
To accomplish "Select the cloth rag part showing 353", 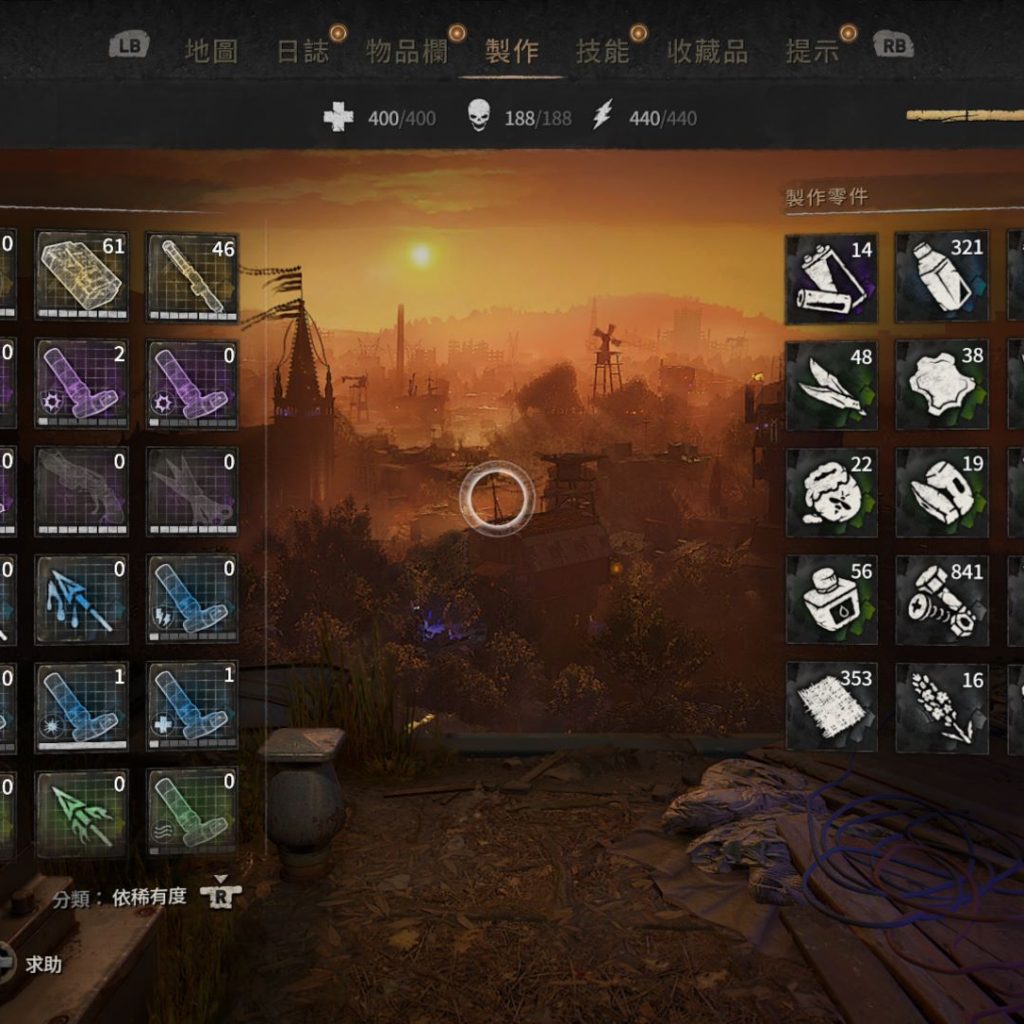I will (831, 707).
